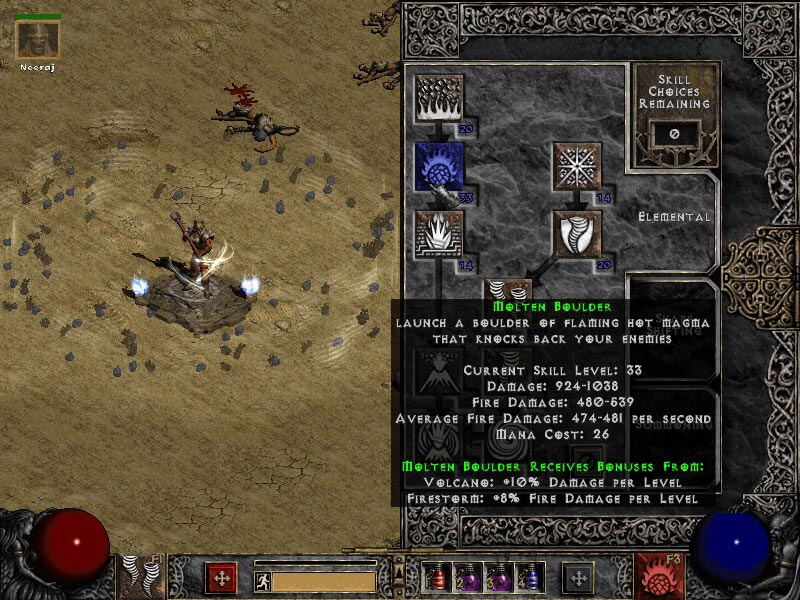Toggle the run/walk button

tap(262, 580)
